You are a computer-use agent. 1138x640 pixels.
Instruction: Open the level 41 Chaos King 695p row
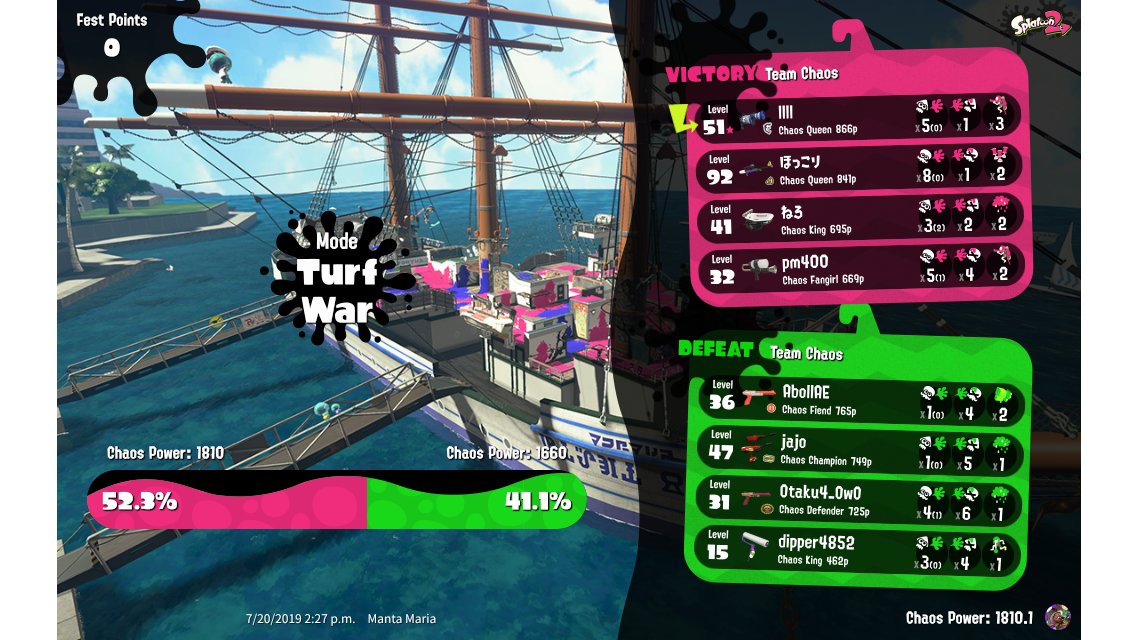click(x=858, y=219)
